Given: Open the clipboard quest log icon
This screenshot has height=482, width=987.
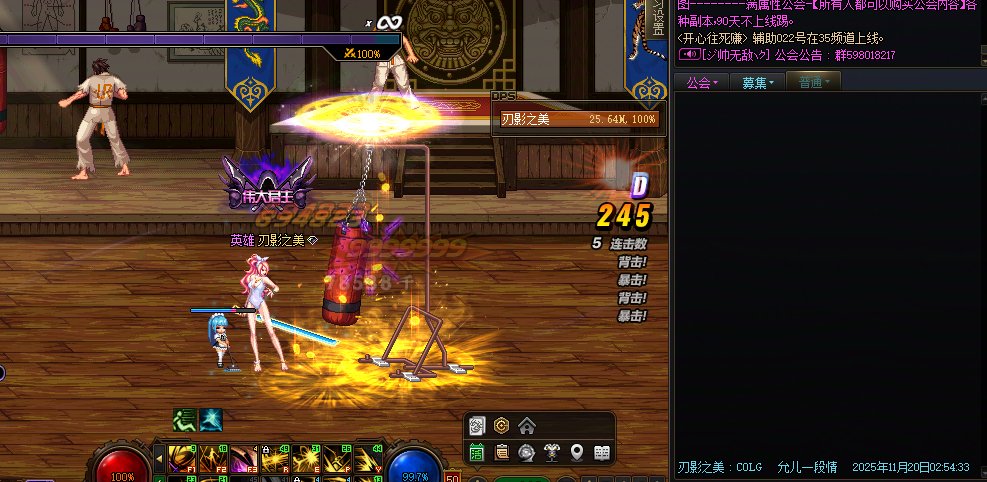Looking at the screenshot, I should pos(502,453).
